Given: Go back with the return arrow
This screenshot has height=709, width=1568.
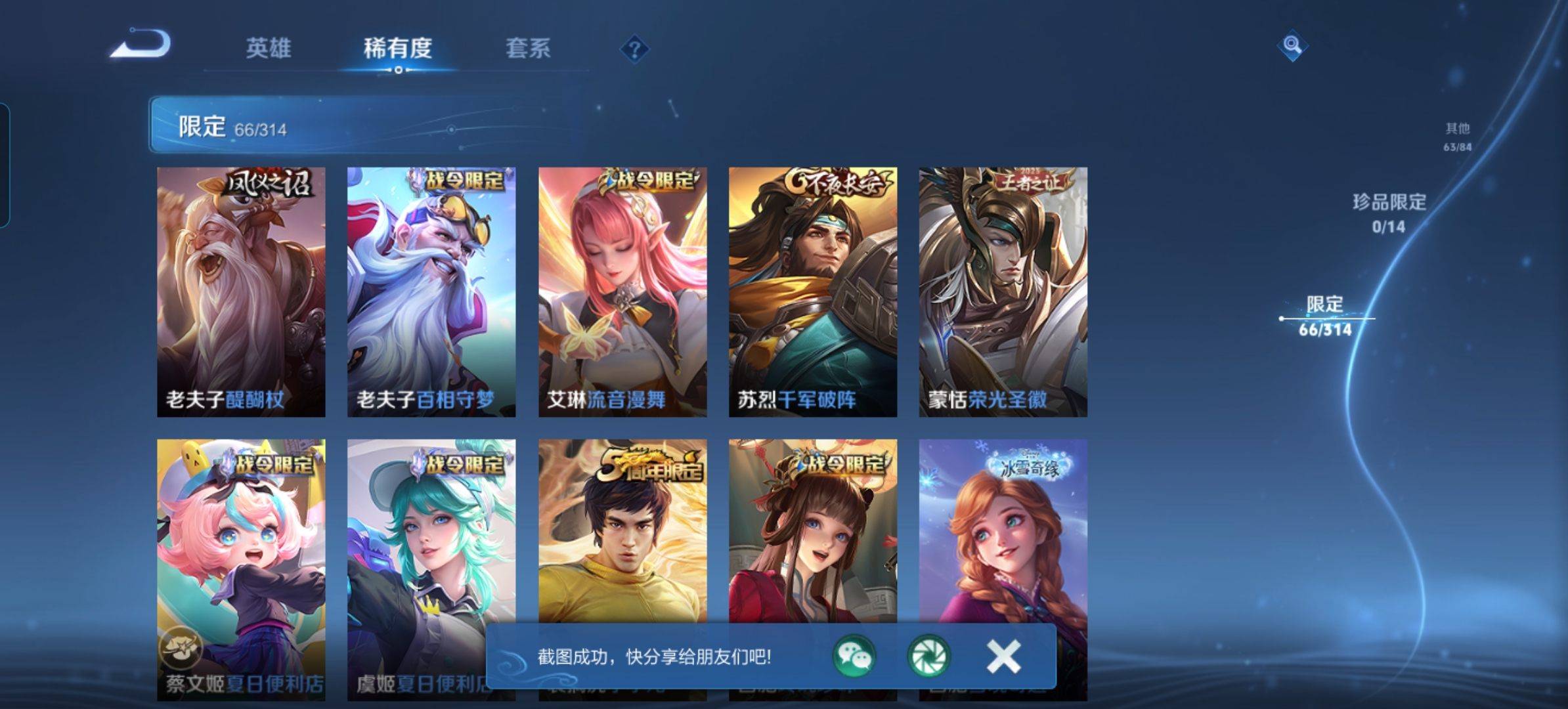Looking at the screenshot, I should point(141,45).
